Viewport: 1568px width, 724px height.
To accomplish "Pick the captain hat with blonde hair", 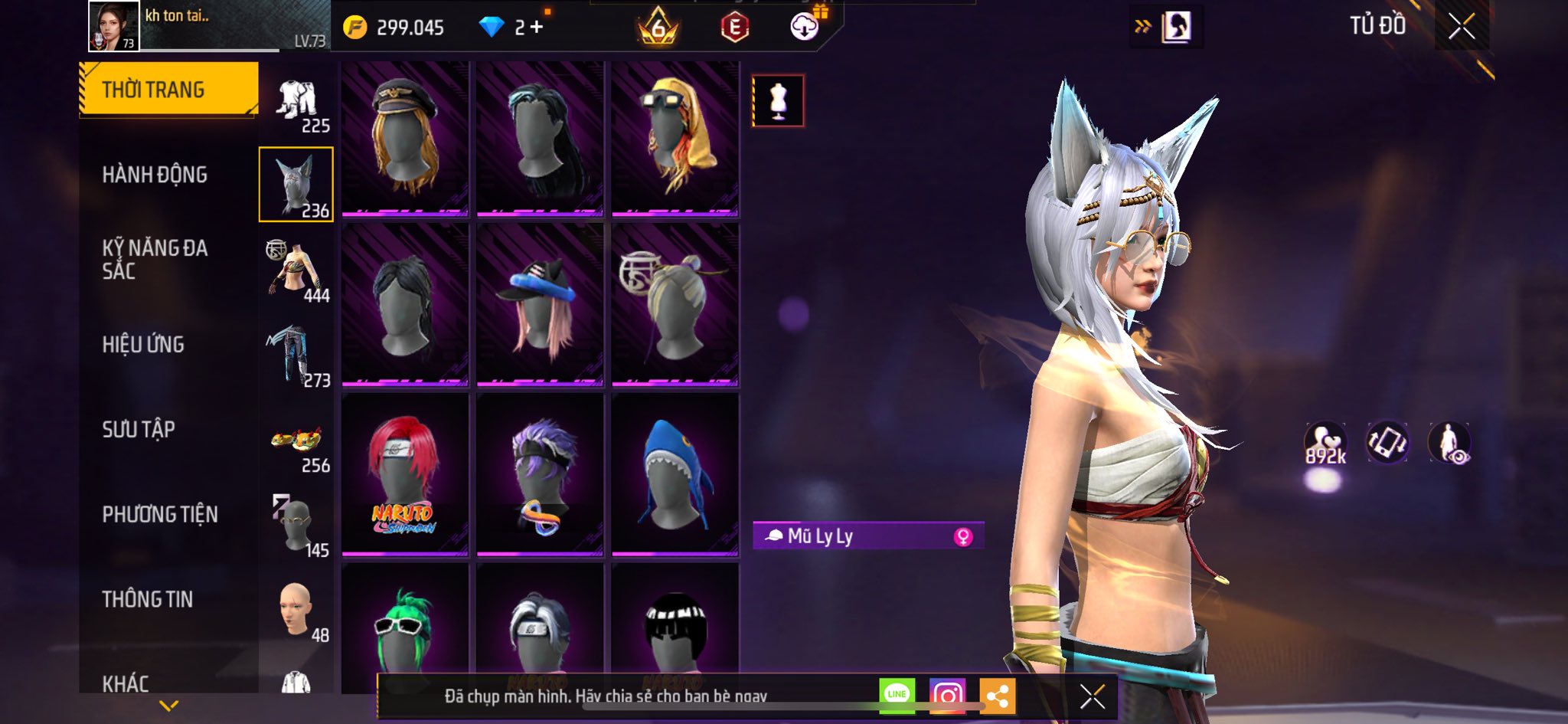I will pos(404,138).
